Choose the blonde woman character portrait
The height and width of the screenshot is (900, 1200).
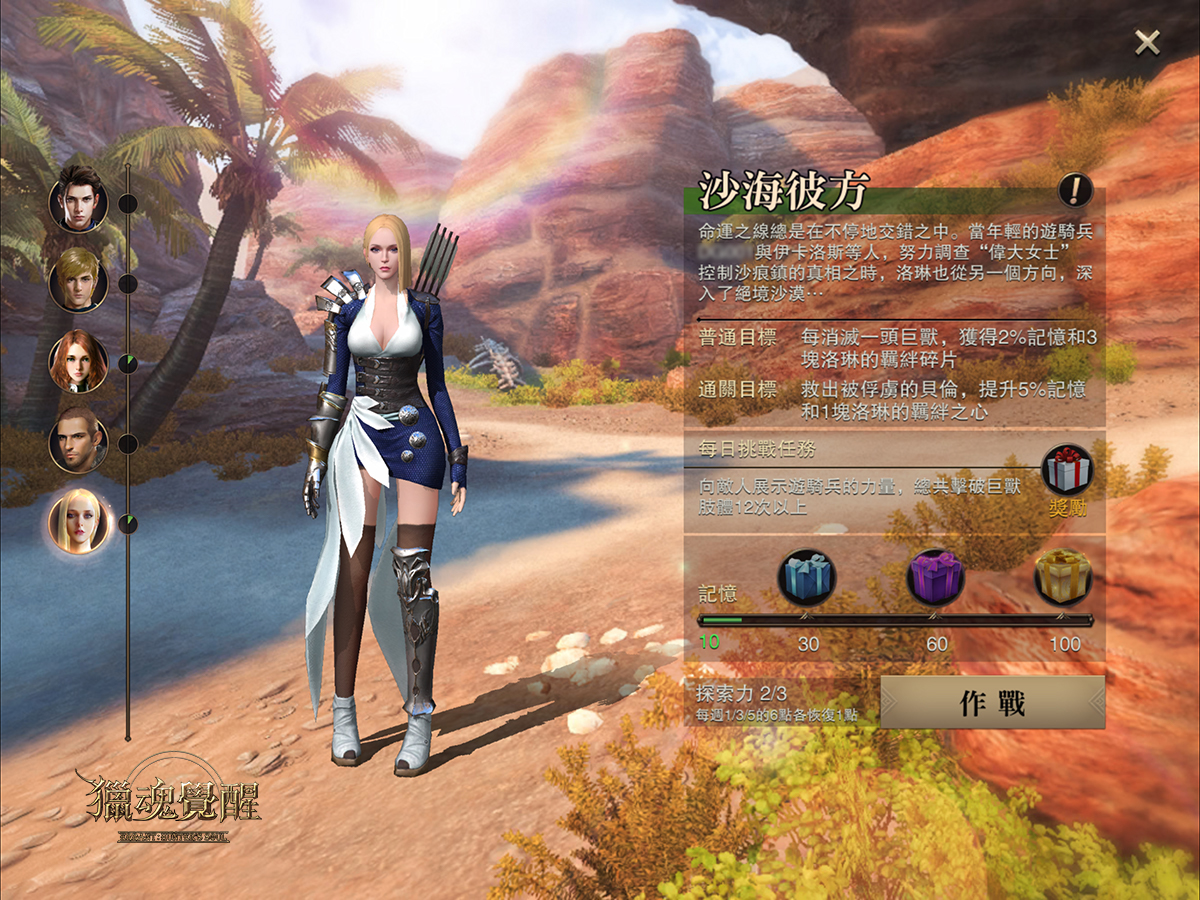pyautogui.click(x=78, y=522)
